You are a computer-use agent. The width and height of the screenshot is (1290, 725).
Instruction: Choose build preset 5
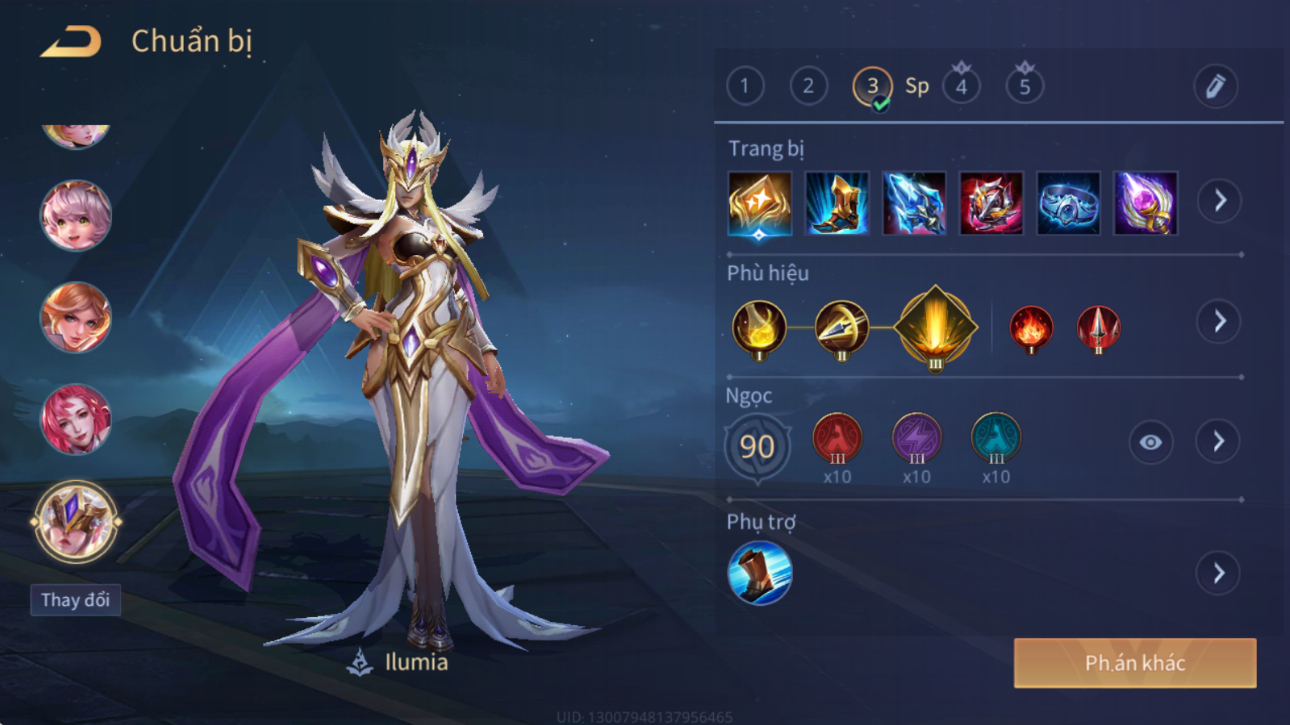pyautogui.click(x=1024, y=86)
